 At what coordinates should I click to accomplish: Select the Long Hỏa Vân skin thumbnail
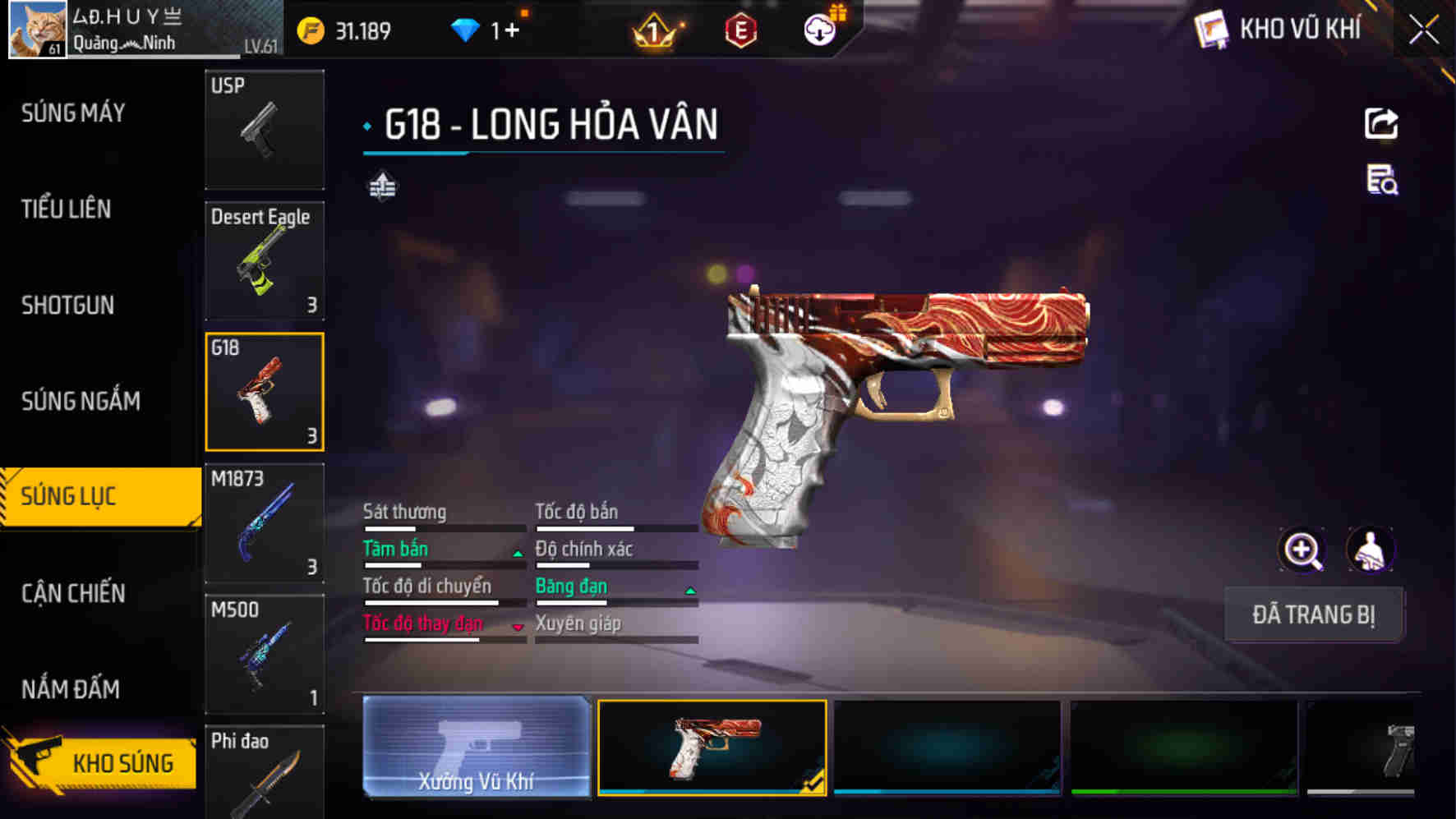712,749
